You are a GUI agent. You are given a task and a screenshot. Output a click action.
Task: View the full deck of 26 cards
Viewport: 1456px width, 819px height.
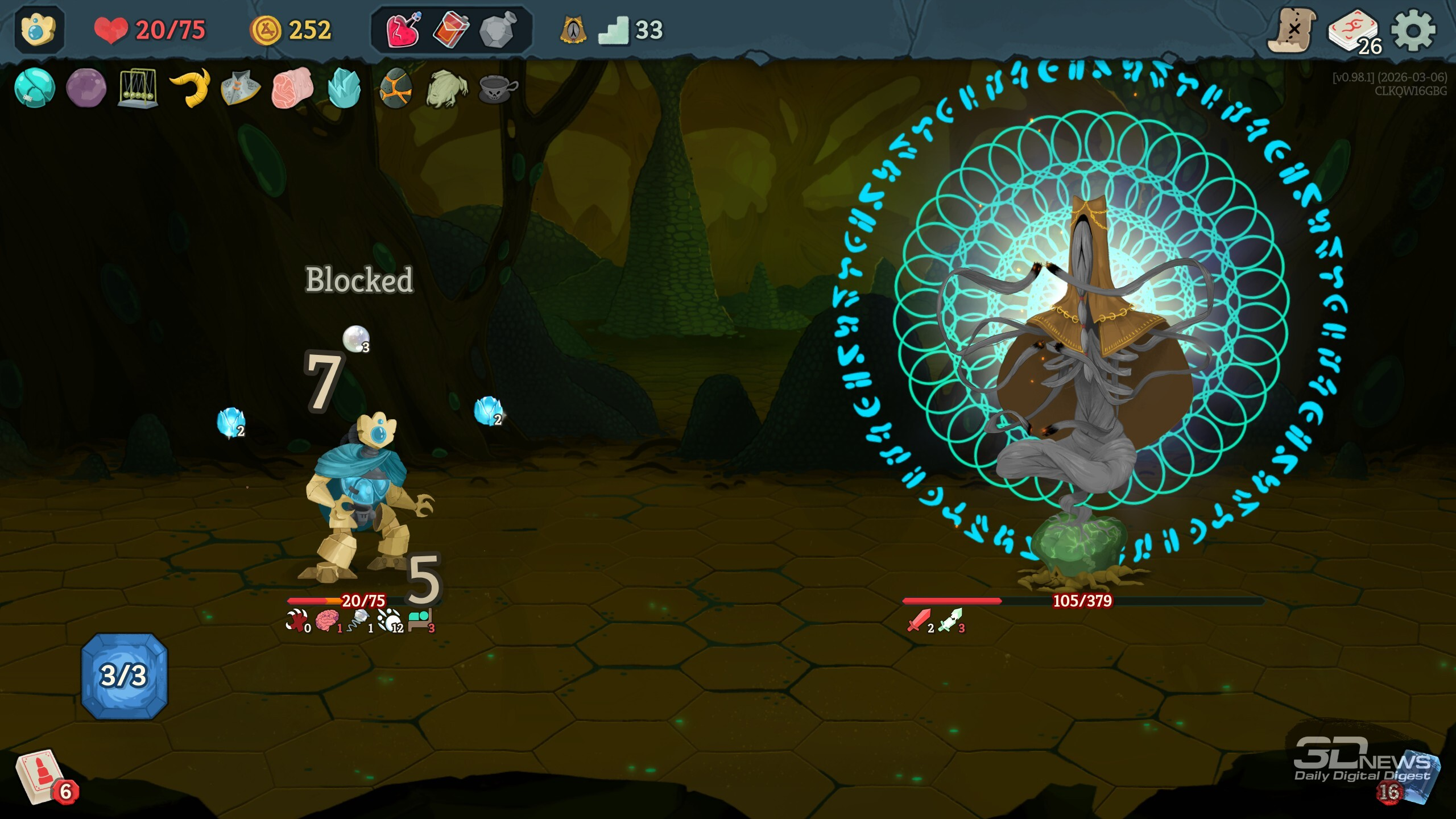(1354, 31)
